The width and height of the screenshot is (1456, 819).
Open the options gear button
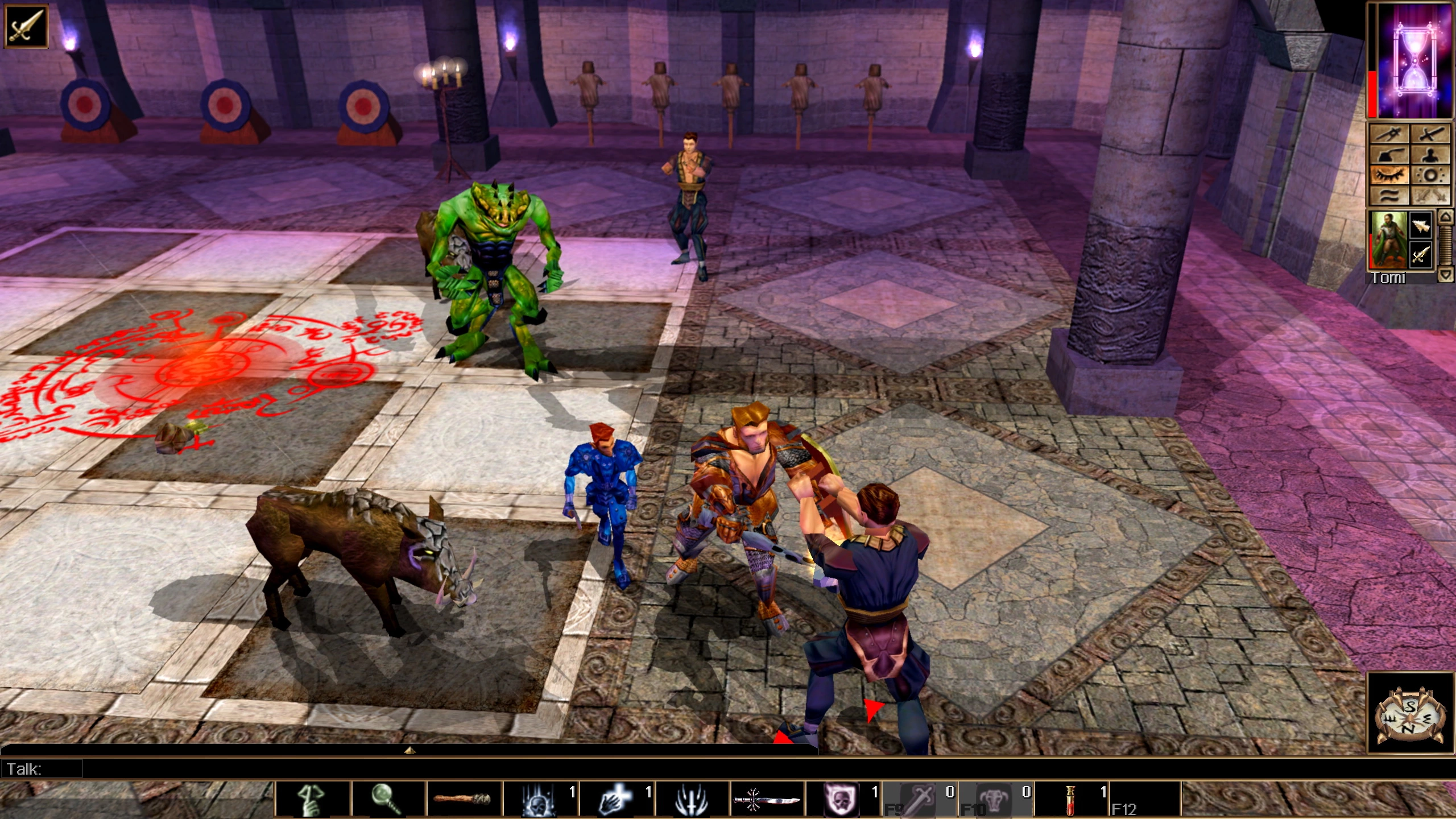coord(1430,175)
